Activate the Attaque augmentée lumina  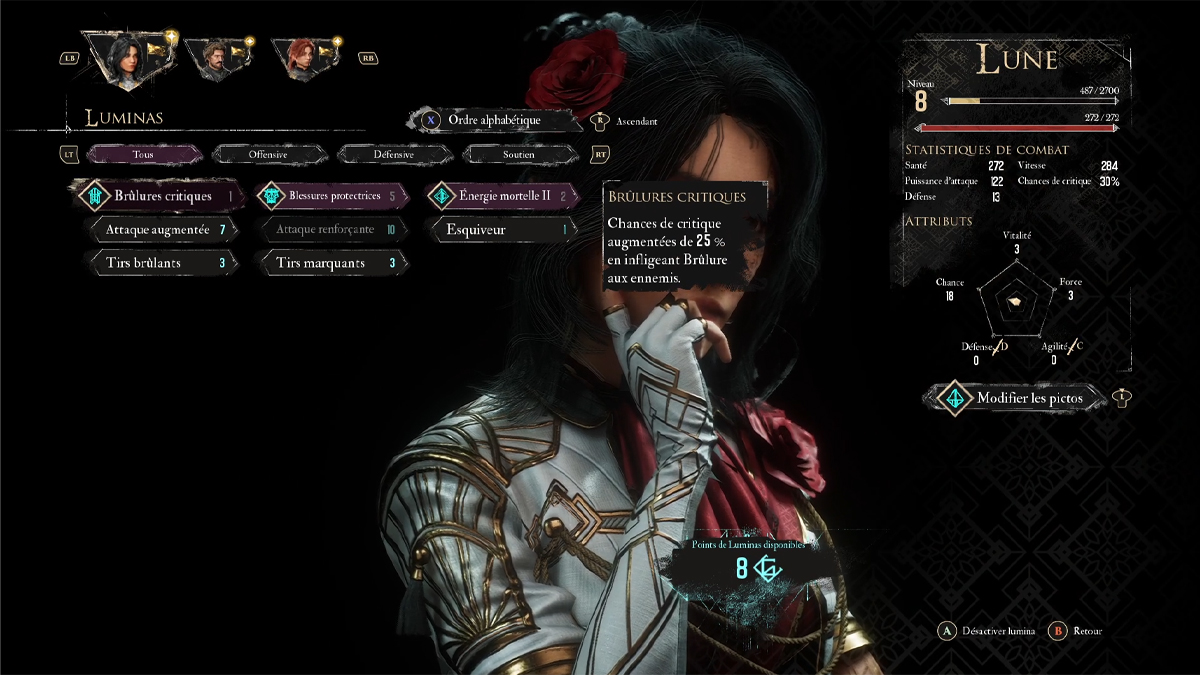(163, 230)
